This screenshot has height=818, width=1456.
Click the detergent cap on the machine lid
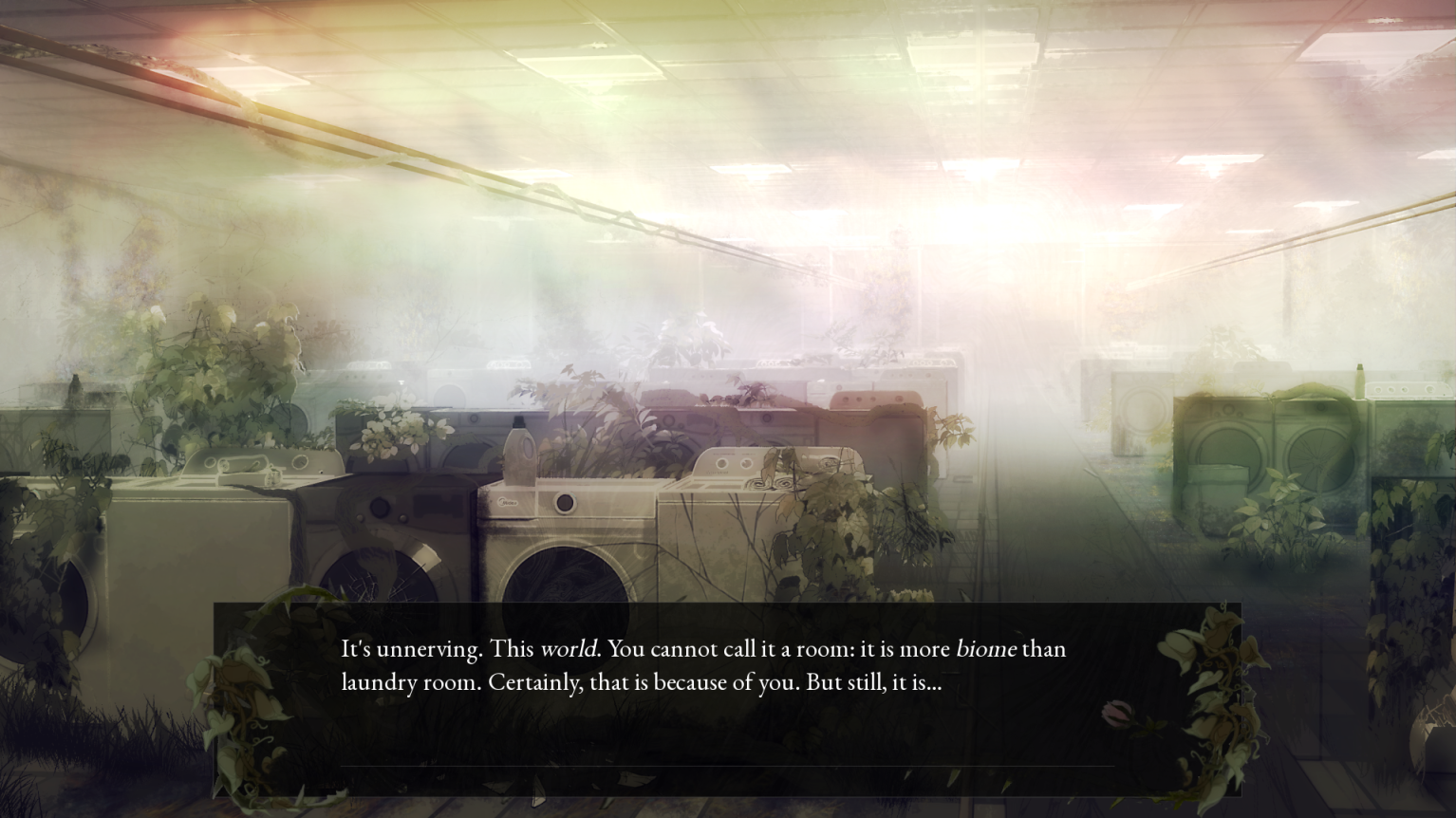coord(518,423)
